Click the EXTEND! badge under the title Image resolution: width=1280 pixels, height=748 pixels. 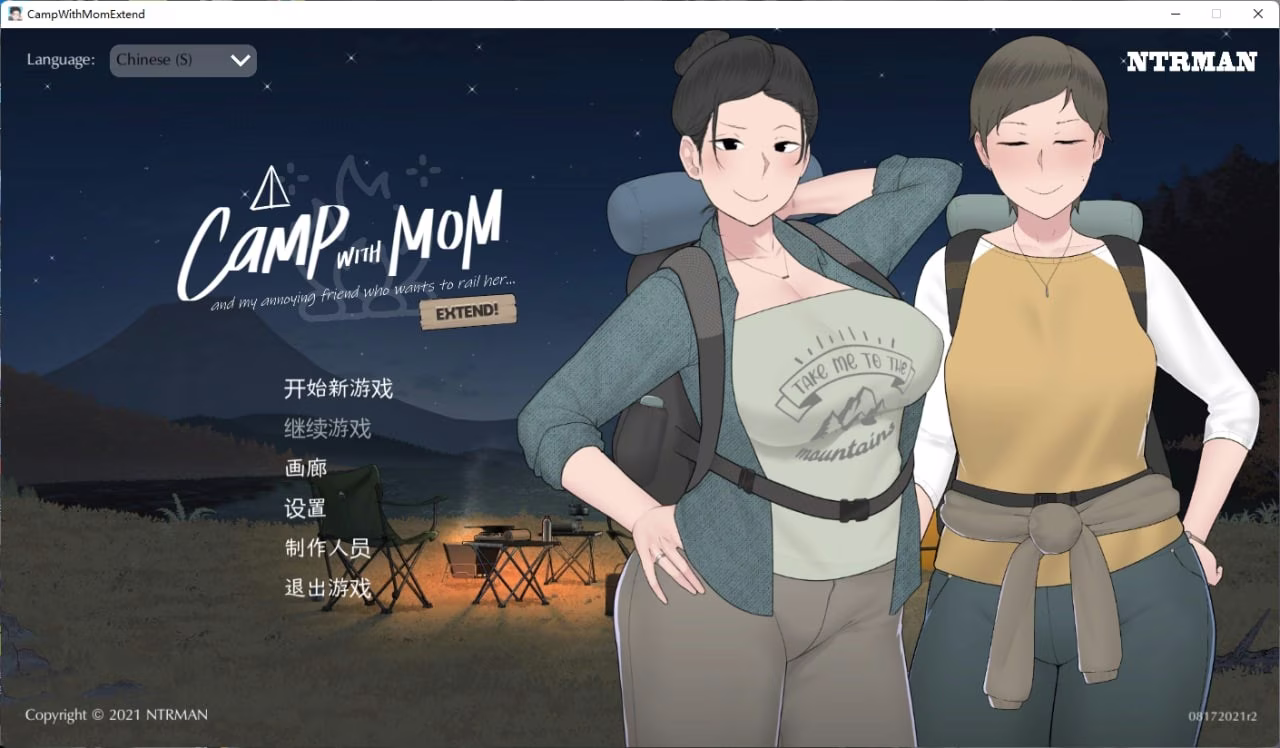coord(468,312)
